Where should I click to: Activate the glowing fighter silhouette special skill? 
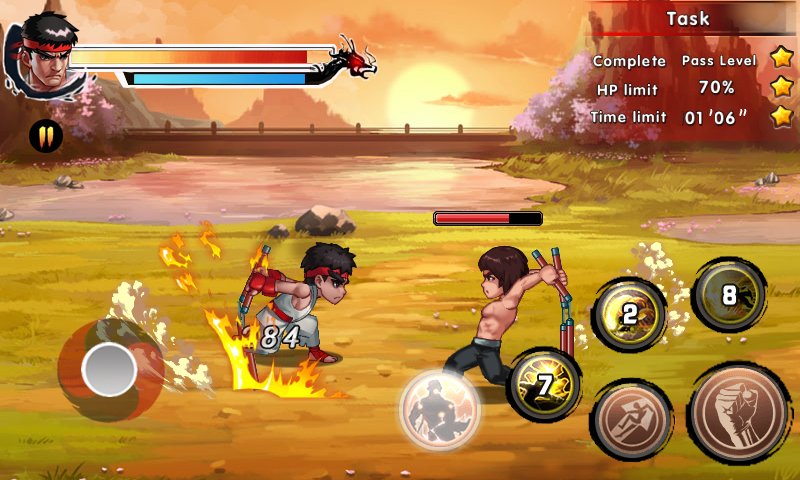tap(440, 408)
